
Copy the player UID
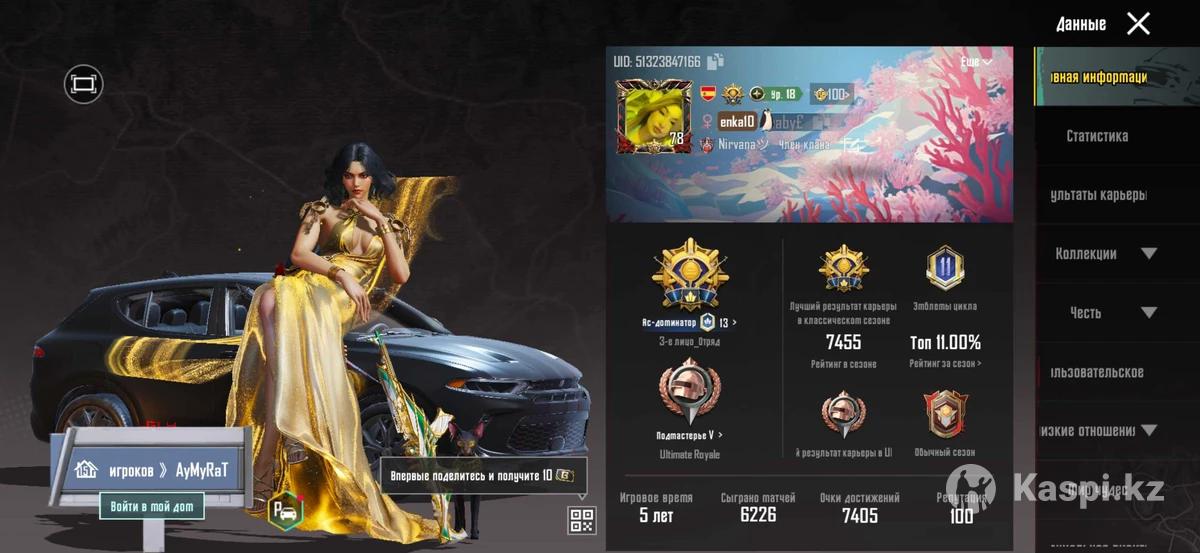click(x=715, y=62)
